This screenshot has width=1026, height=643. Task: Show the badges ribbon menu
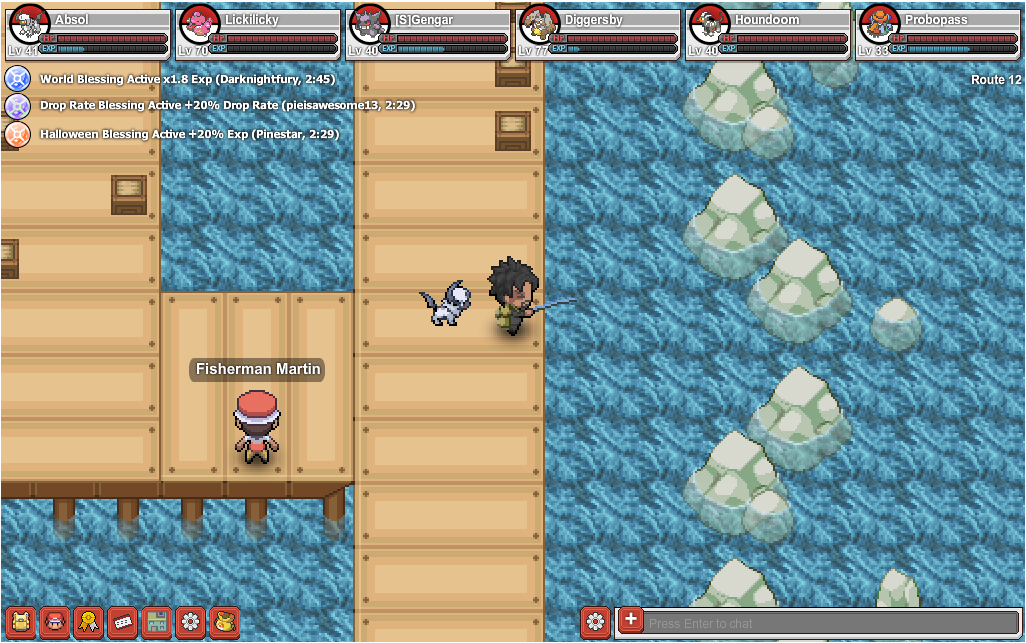(x=88, y=622)
